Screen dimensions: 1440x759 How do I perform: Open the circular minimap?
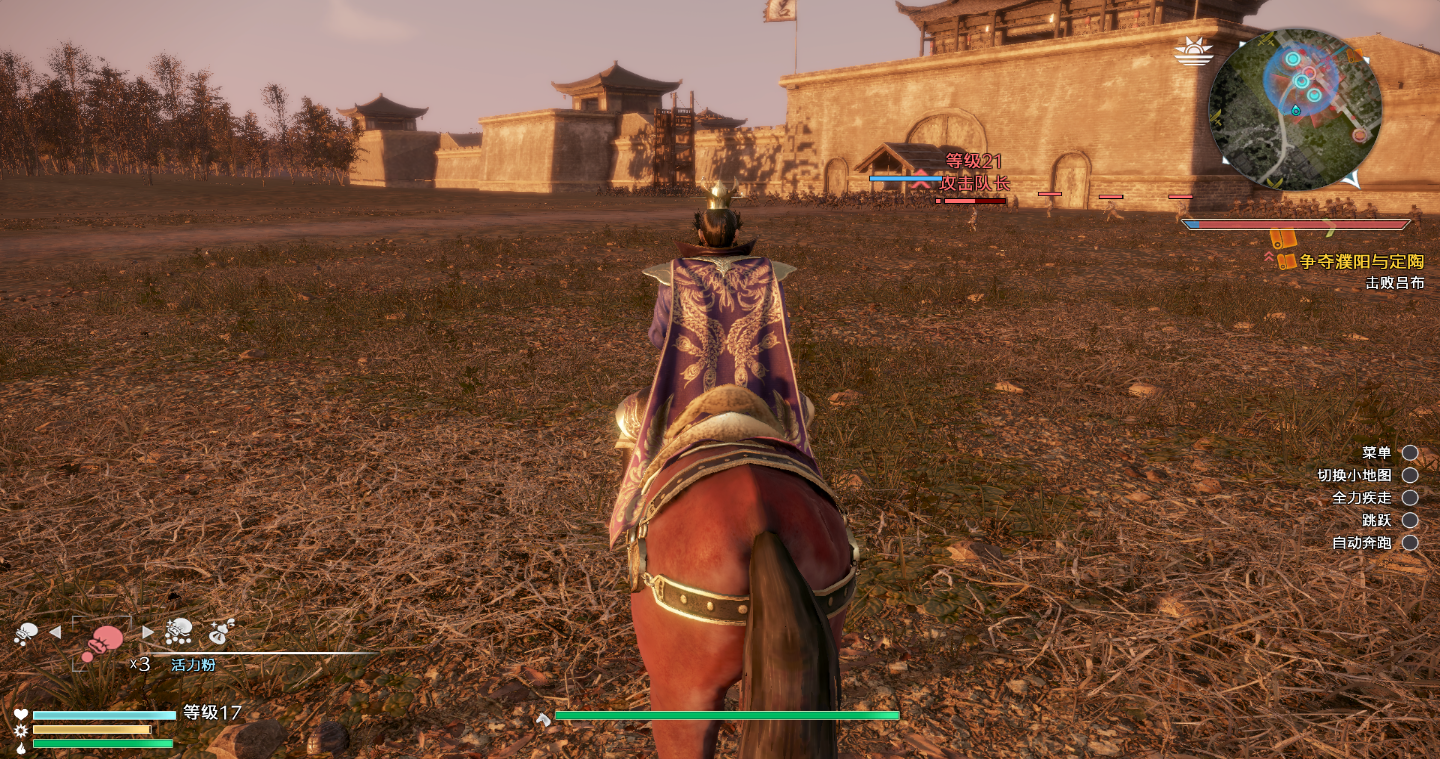pyautogui.click(x=1295, y=109)
